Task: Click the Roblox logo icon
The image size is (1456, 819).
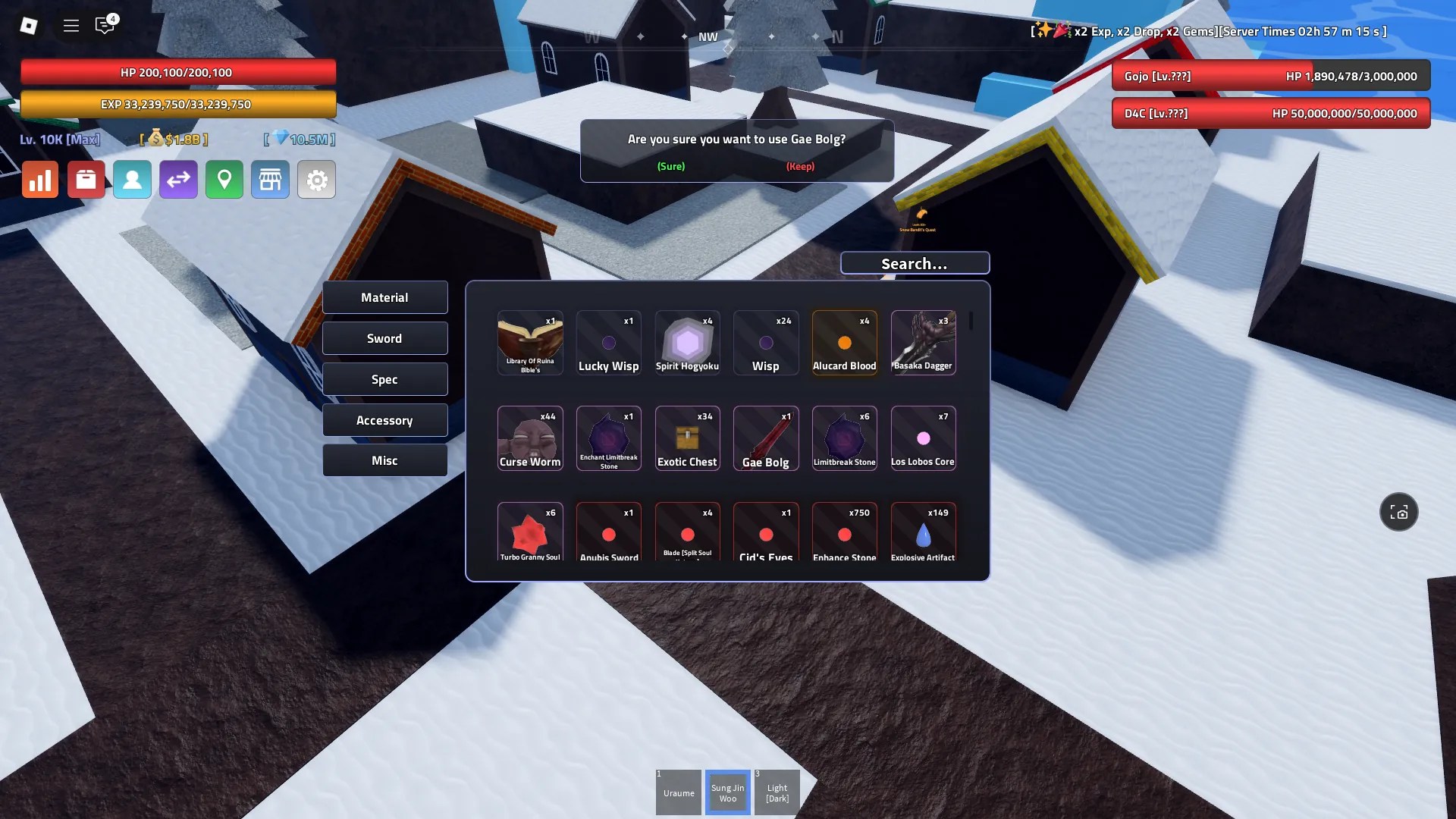Action: click(29, 25)
